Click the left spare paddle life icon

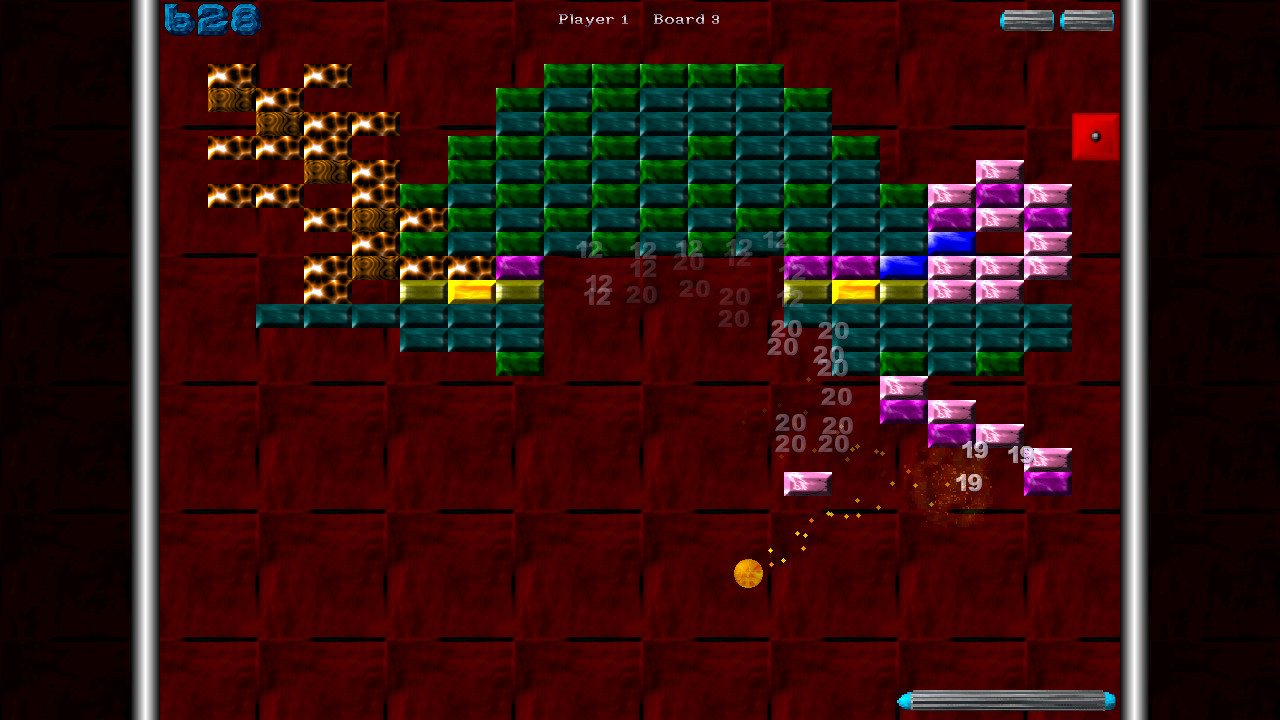click(1026, 18)
